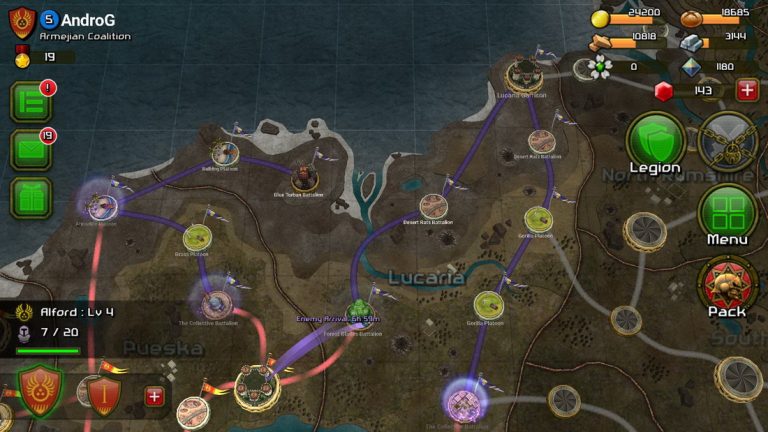
Task: View the AndroG player profile emblem
Action: tap(21, 22)
